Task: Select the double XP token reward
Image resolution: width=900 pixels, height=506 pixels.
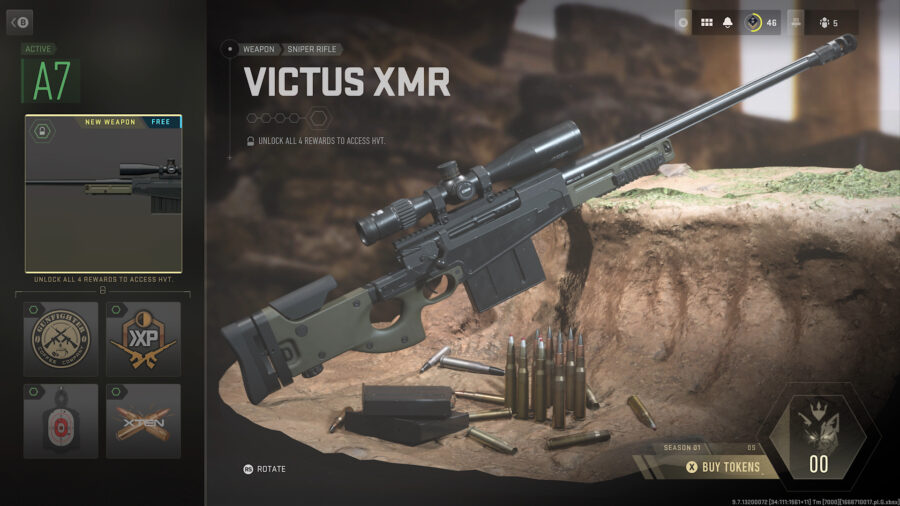Action: point(143,339)
